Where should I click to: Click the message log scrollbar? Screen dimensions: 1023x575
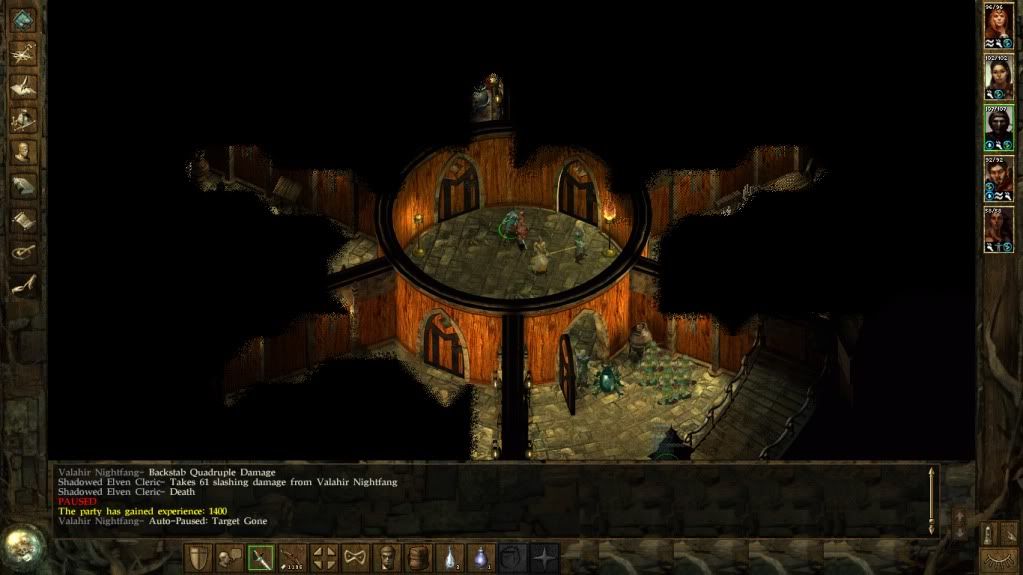pyautogui.click(x=932, y=499)
